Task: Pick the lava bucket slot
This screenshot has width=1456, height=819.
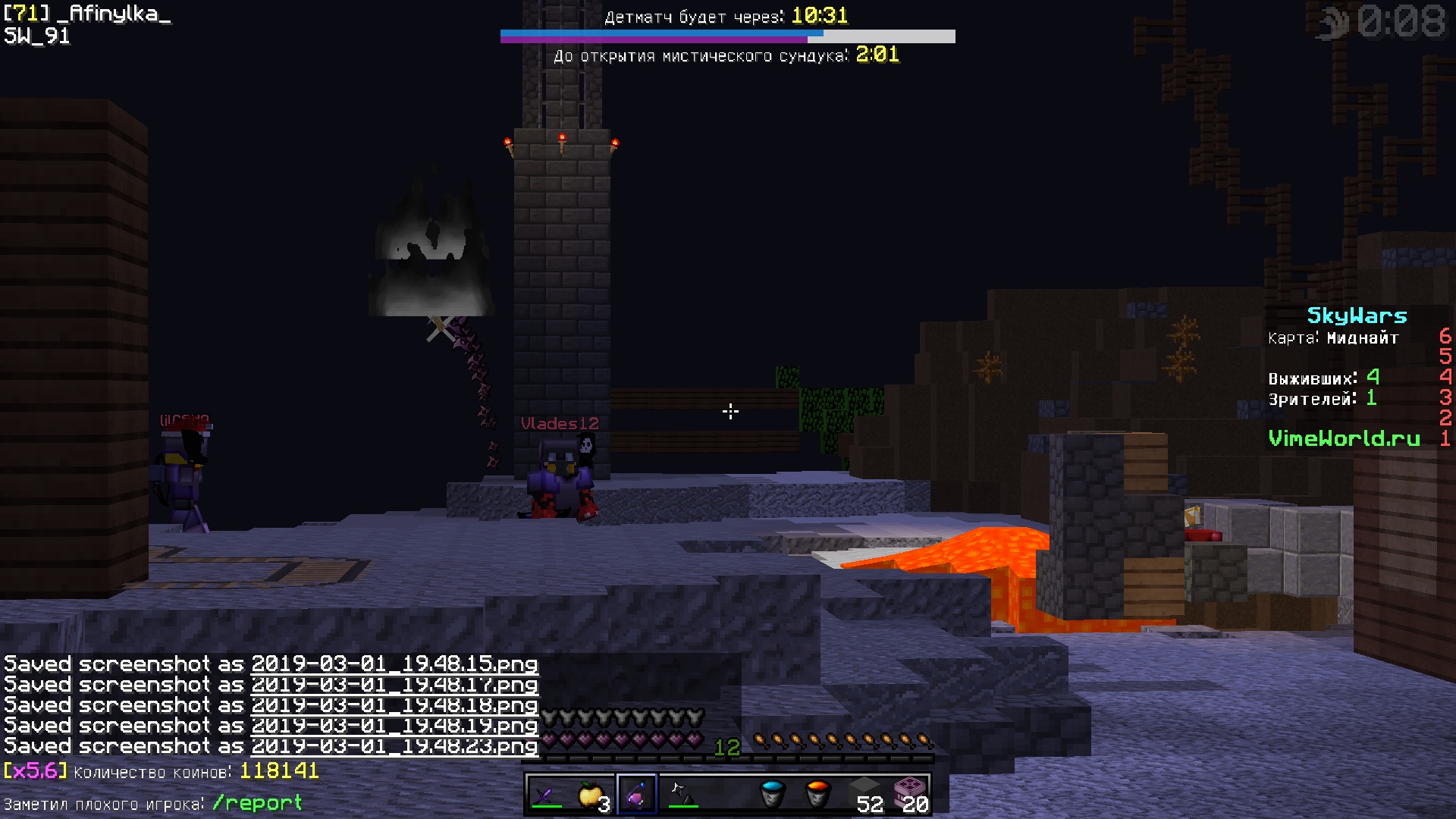Action: tap(817, 795)
